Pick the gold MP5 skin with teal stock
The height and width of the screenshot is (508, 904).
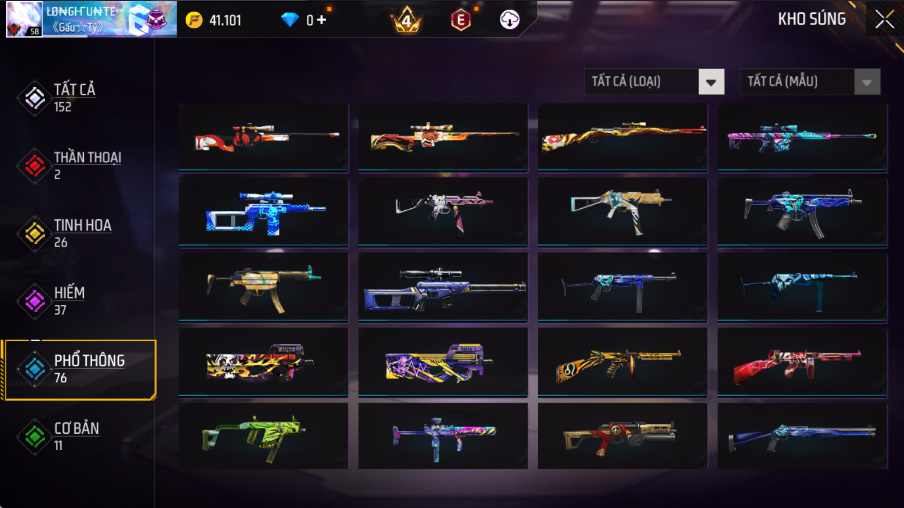click(264, 286)
